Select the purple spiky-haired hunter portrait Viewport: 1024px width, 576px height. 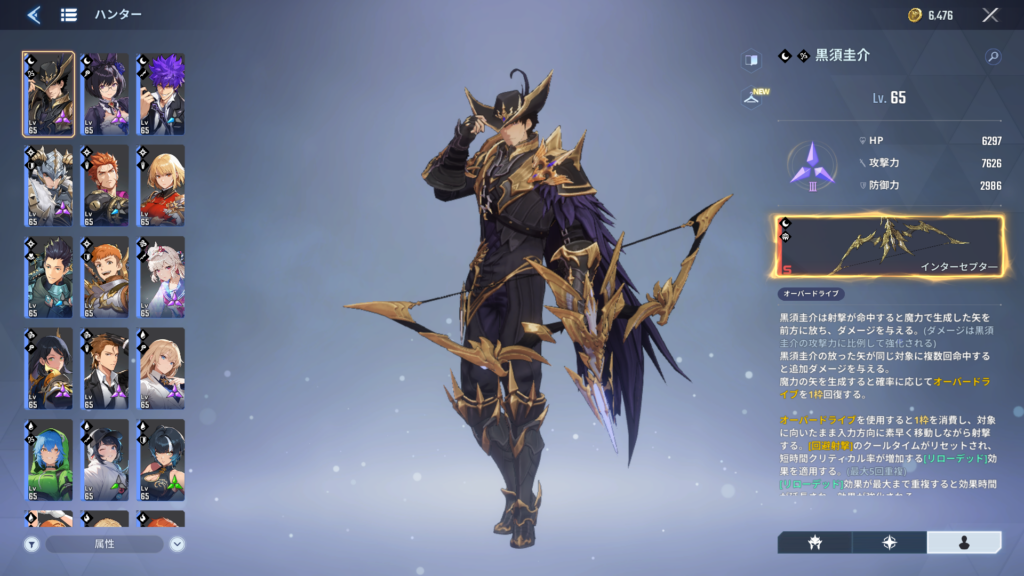pyautogui.click(x=160, y=94)
